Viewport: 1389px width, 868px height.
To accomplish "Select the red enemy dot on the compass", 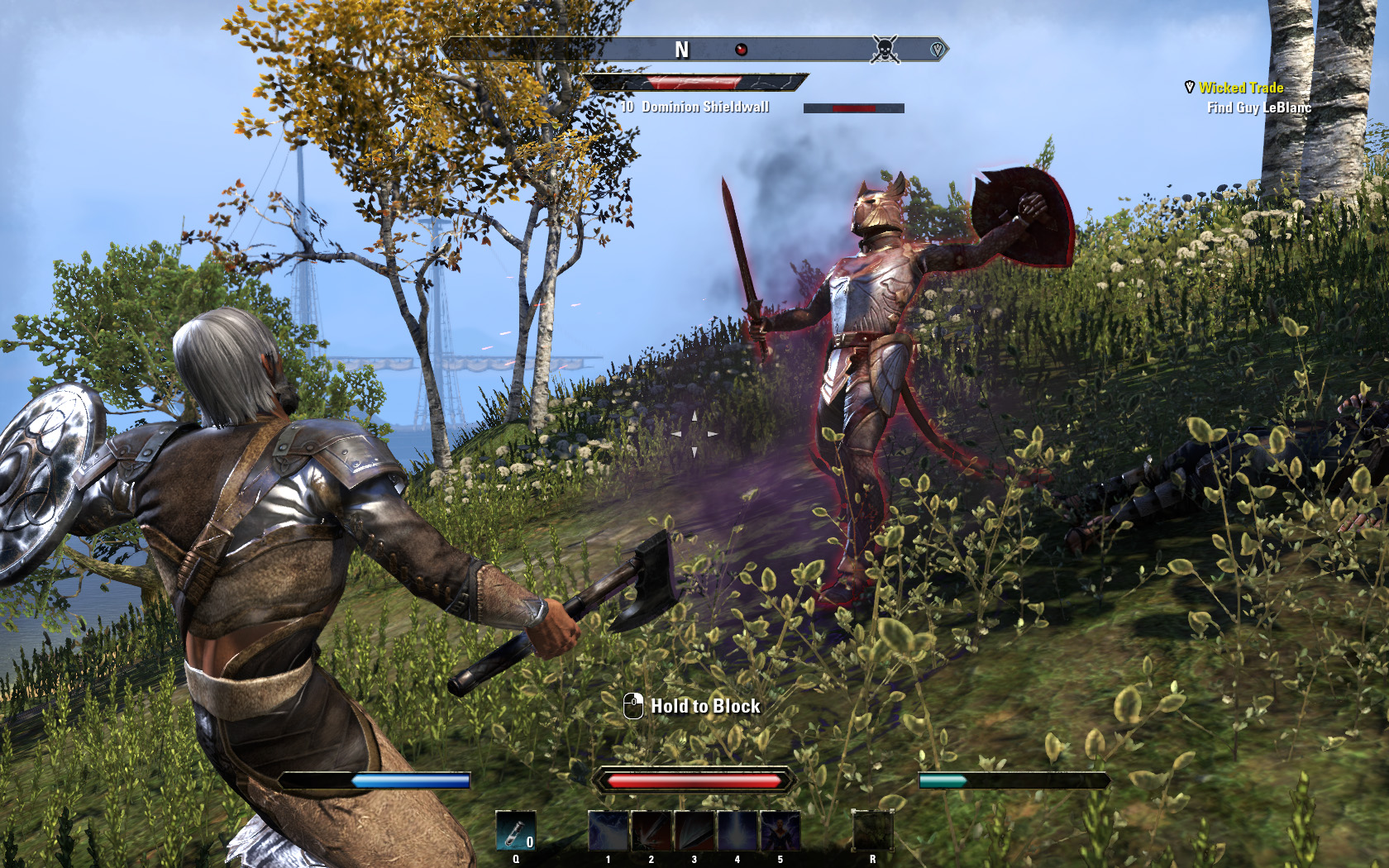I will click(x=742, y=50).
